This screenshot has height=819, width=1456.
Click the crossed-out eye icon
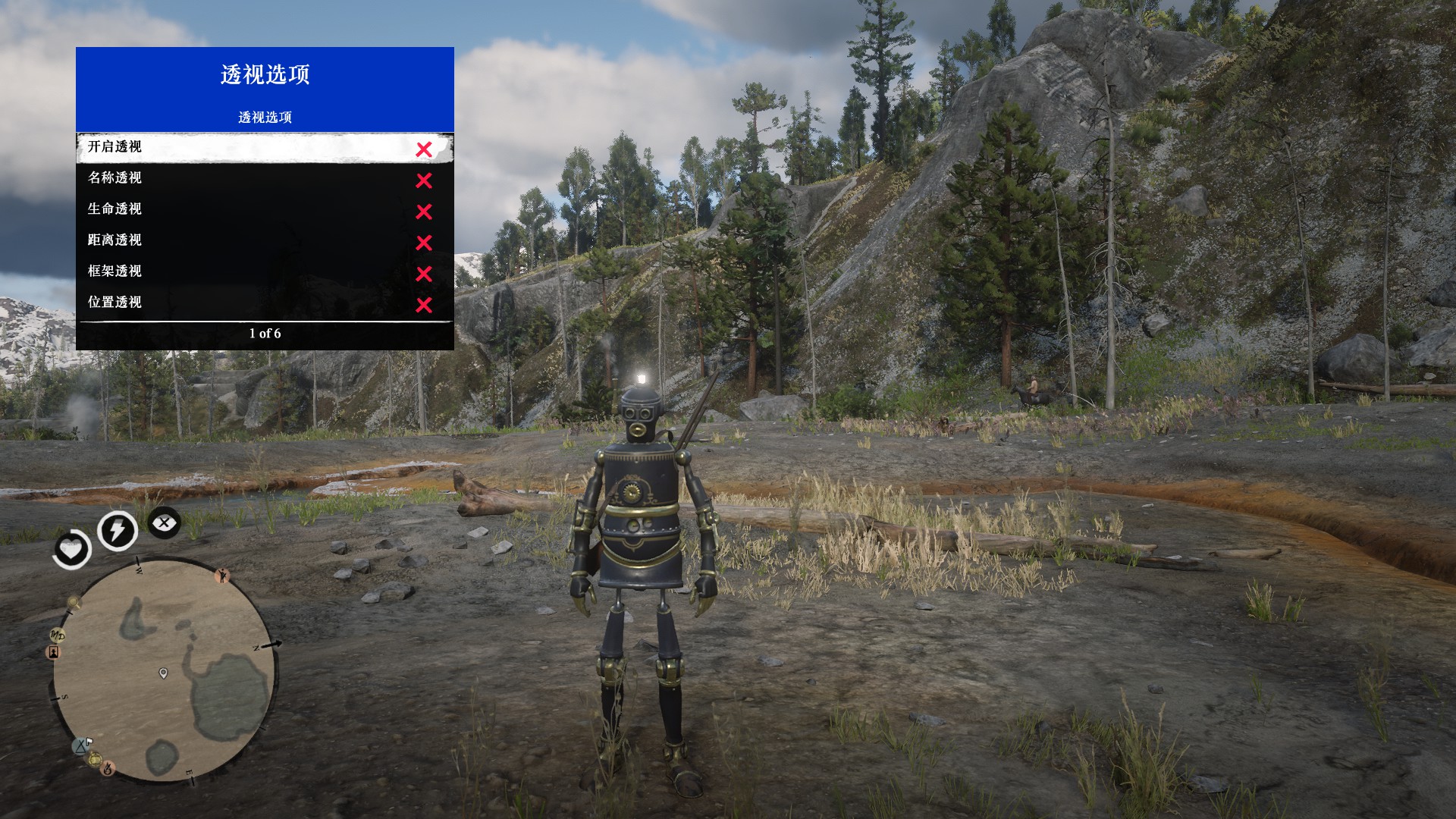pos(164,523)
